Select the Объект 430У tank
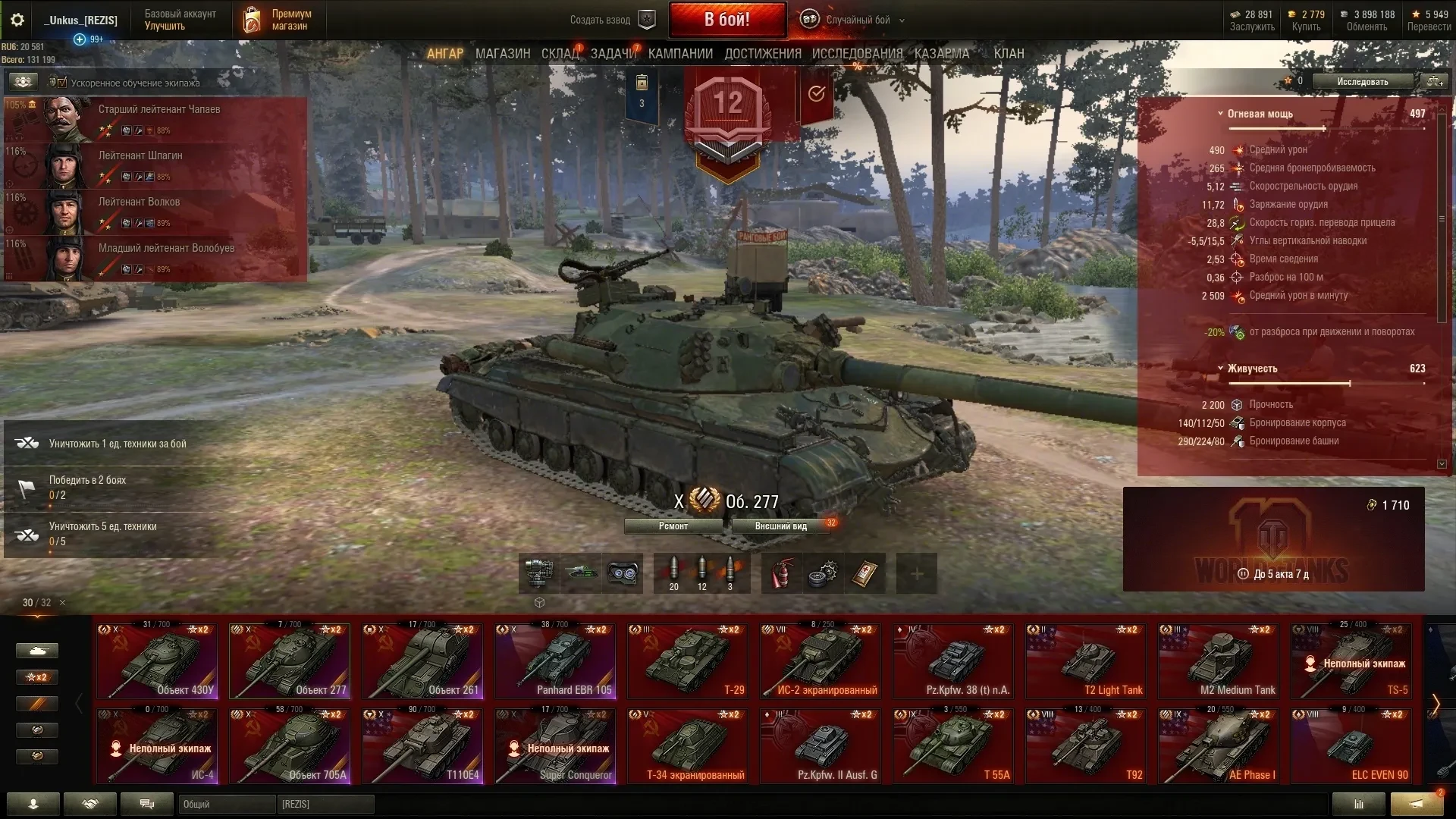This screenshot has height=819, width=1456. [x=156, y=661]
